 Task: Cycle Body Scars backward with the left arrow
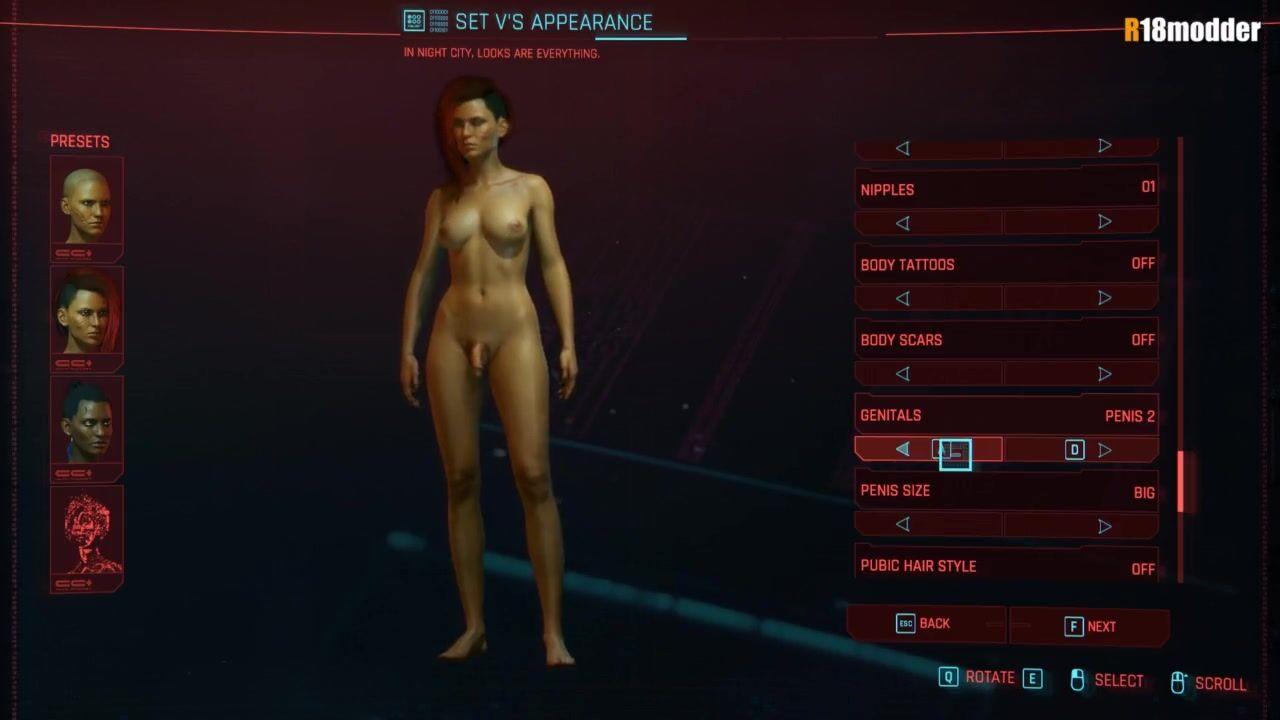click(x=902, y=374)
